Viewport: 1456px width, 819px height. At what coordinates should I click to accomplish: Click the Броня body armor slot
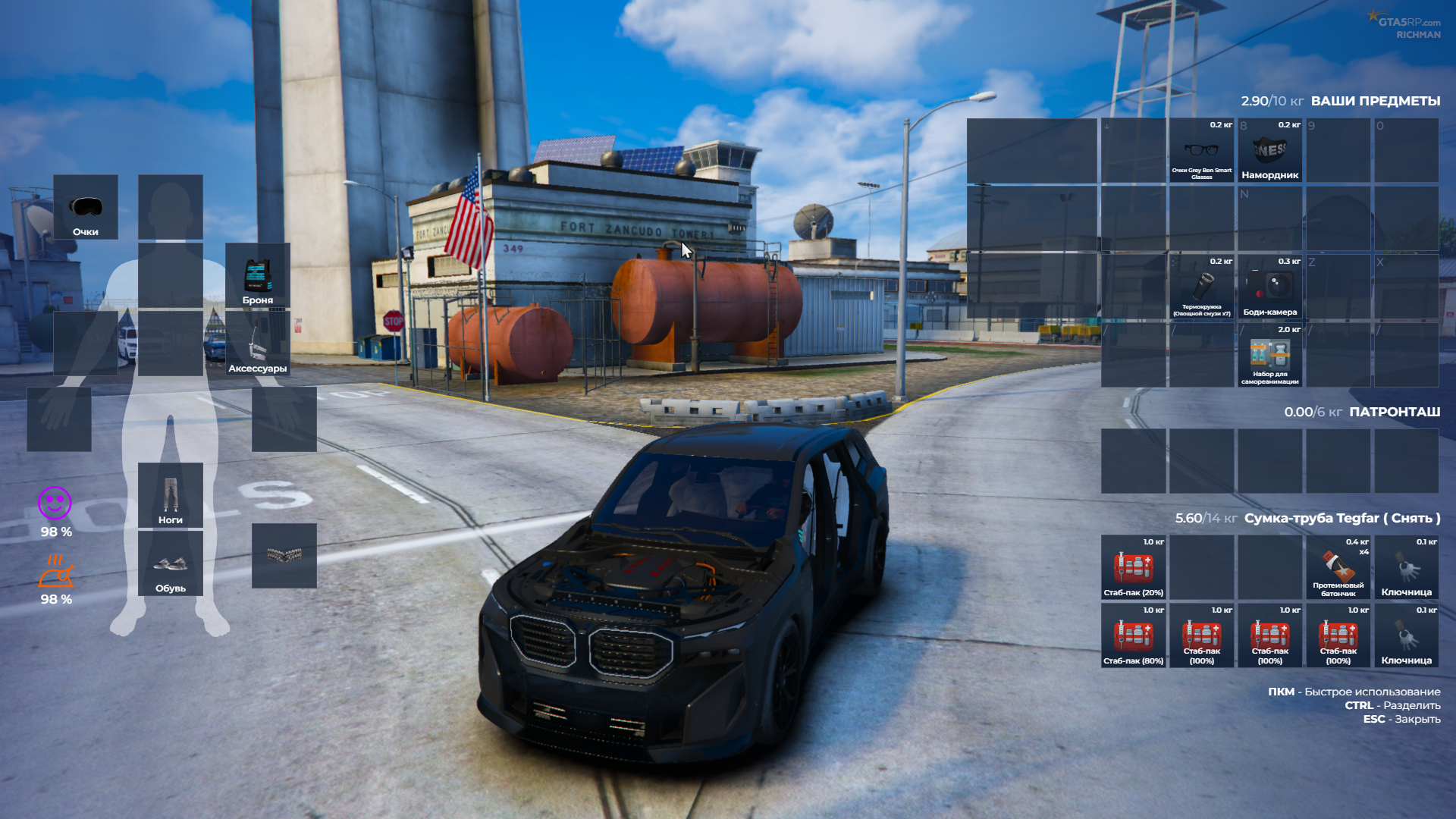click(x=258, y=275)
